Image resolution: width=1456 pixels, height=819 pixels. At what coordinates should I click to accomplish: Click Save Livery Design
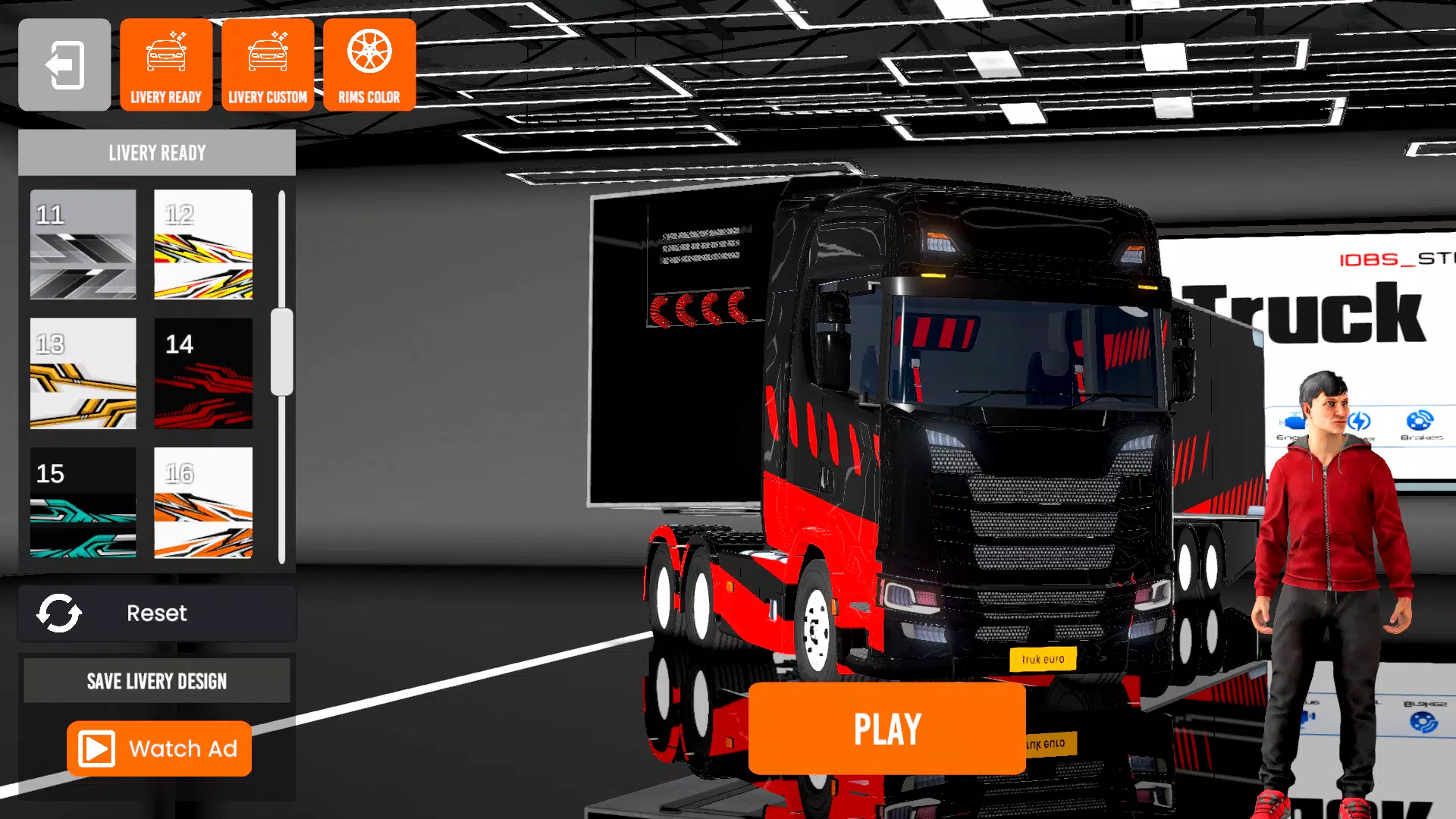(x=156, y=680)
